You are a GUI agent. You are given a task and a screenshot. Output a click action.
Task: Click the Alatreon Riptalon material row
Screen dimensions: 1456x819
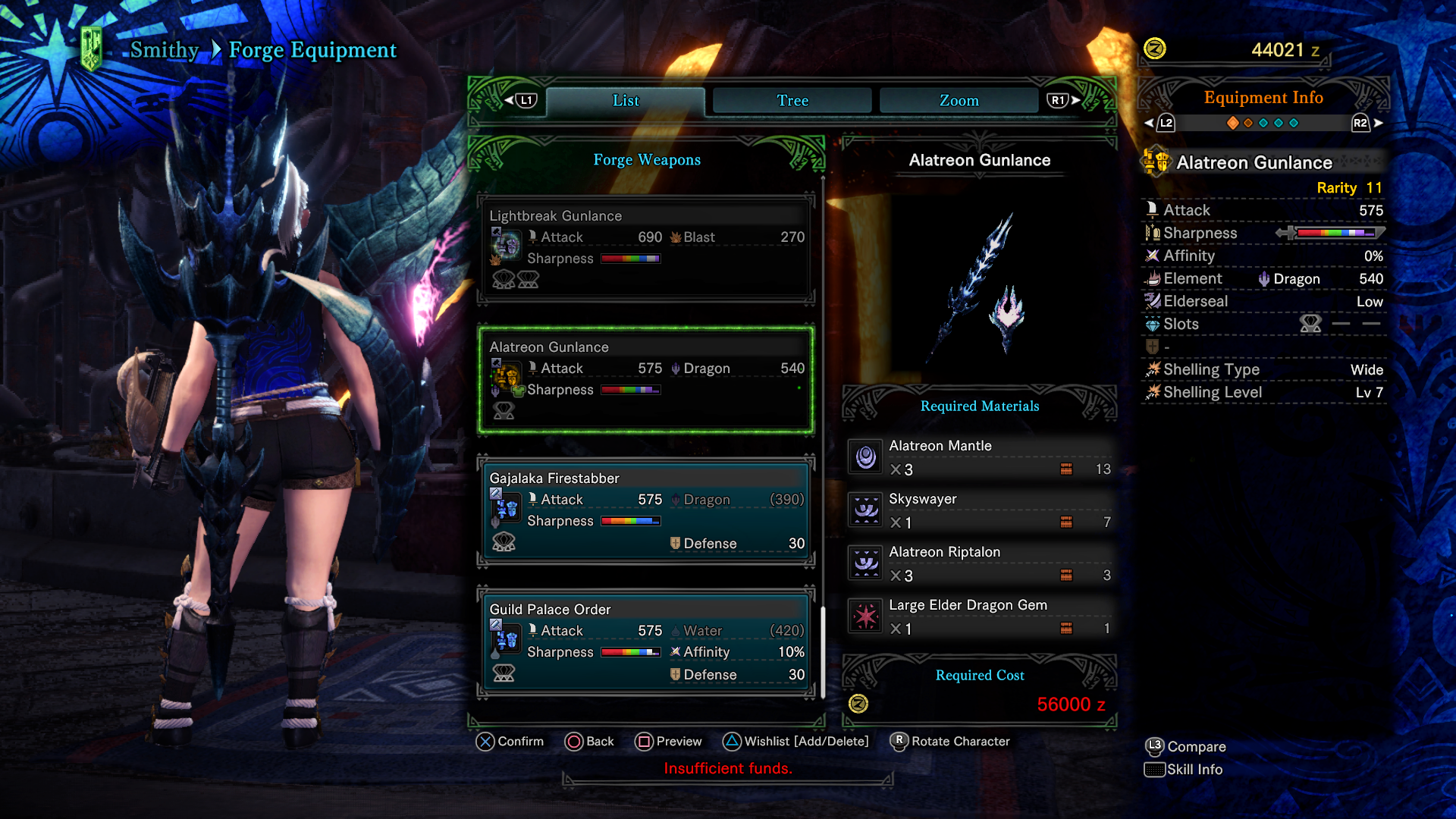pos(980,563)
